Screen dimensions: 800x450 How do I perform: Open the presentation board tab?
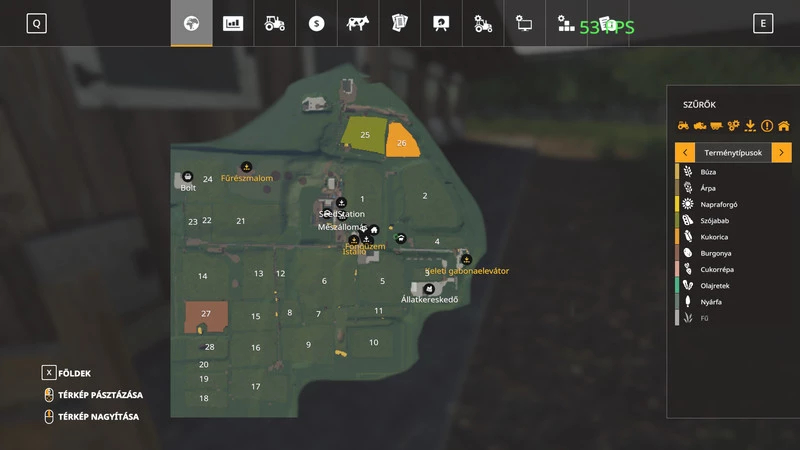coord(440,23)
